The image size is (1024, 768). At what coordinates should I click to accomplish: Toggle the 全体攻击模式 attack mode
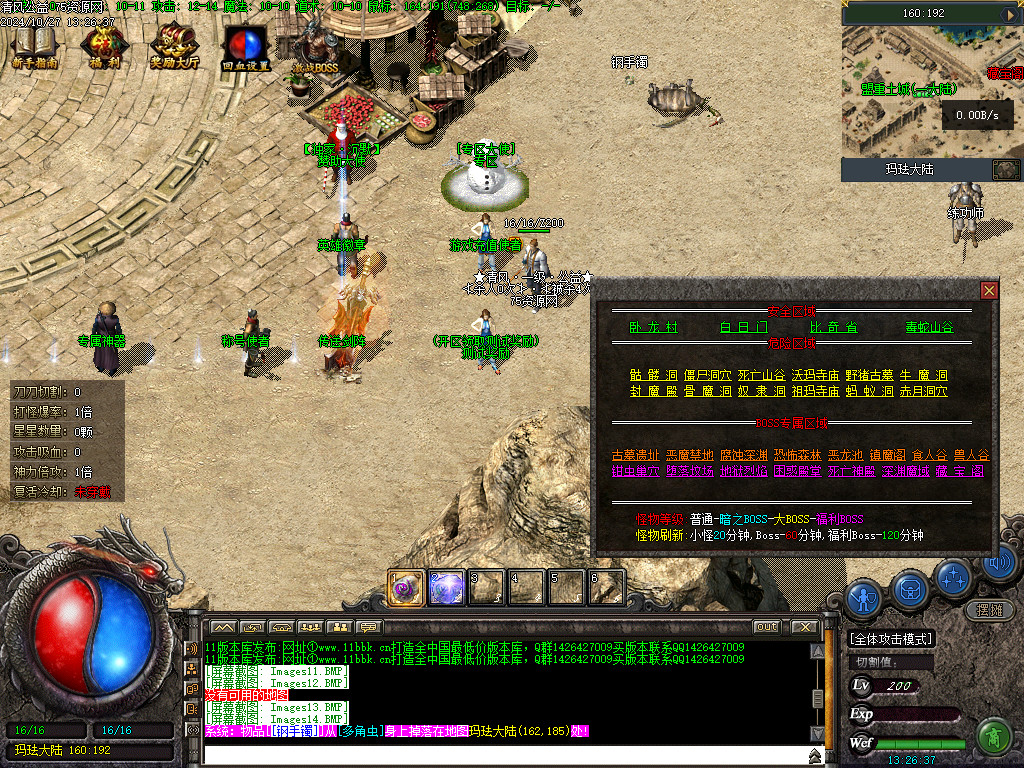(x=891, y=639)
